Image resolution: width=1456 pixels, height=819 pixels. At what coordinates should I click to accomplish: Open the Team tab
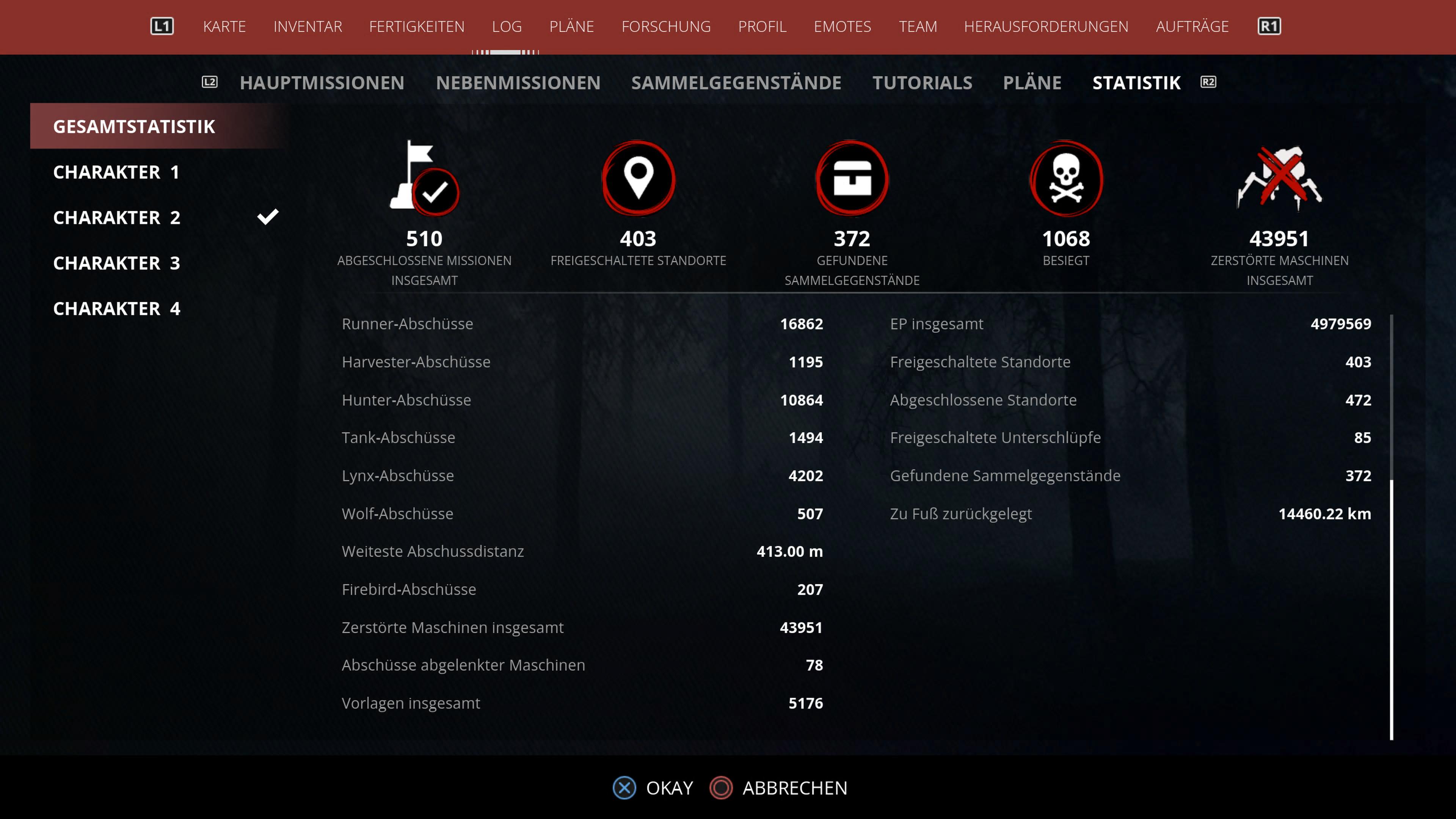[917, 27]
